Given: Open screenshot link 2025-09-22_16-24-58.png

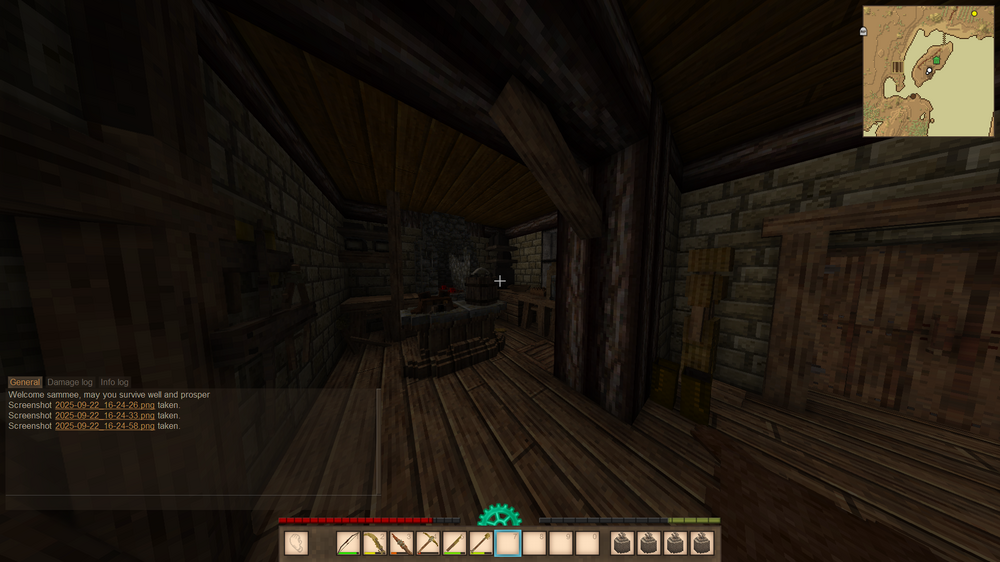Looking at the screenshot, I should 105,426.
